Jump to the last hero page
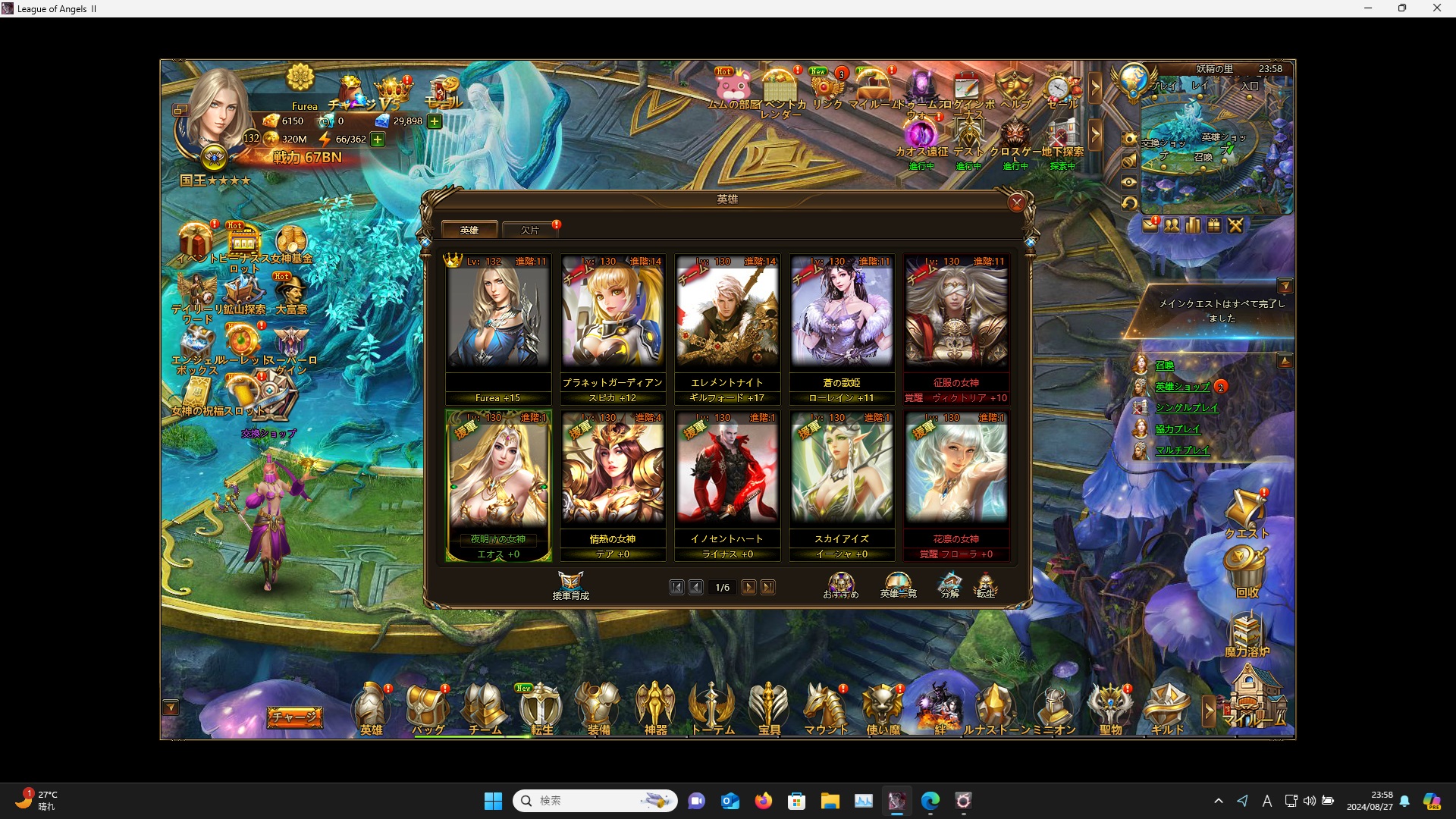Viewport: 1456px width, 819px height. pos(768,587)
